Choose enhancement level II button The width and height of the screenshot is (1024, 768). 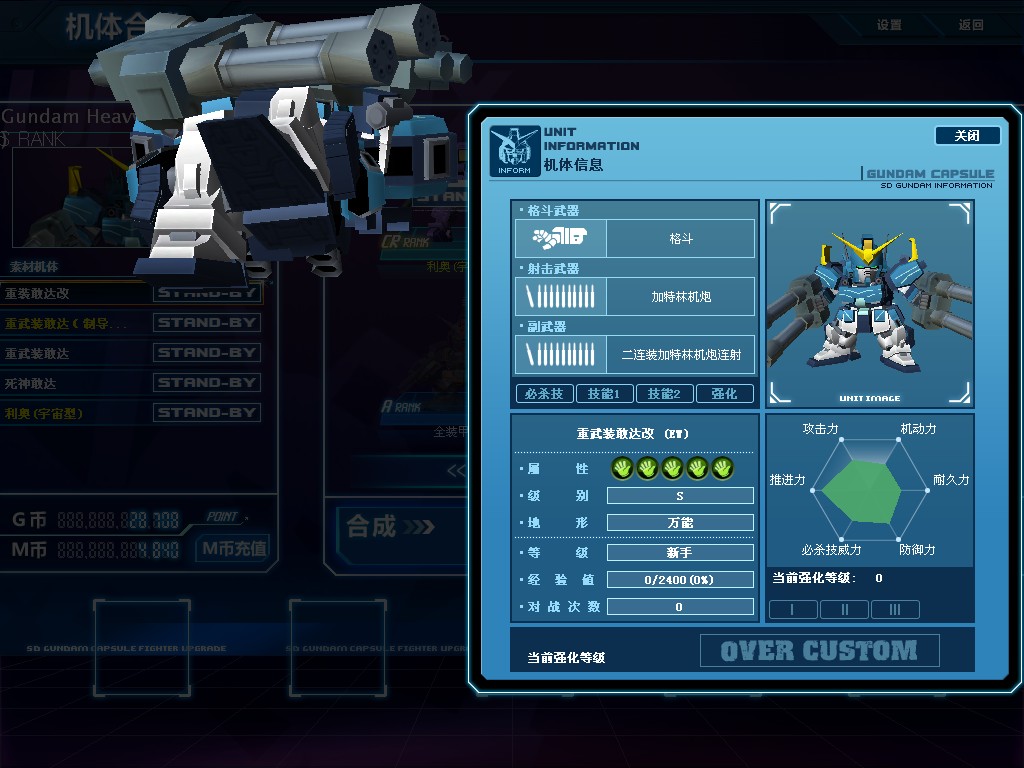point(844,609)
